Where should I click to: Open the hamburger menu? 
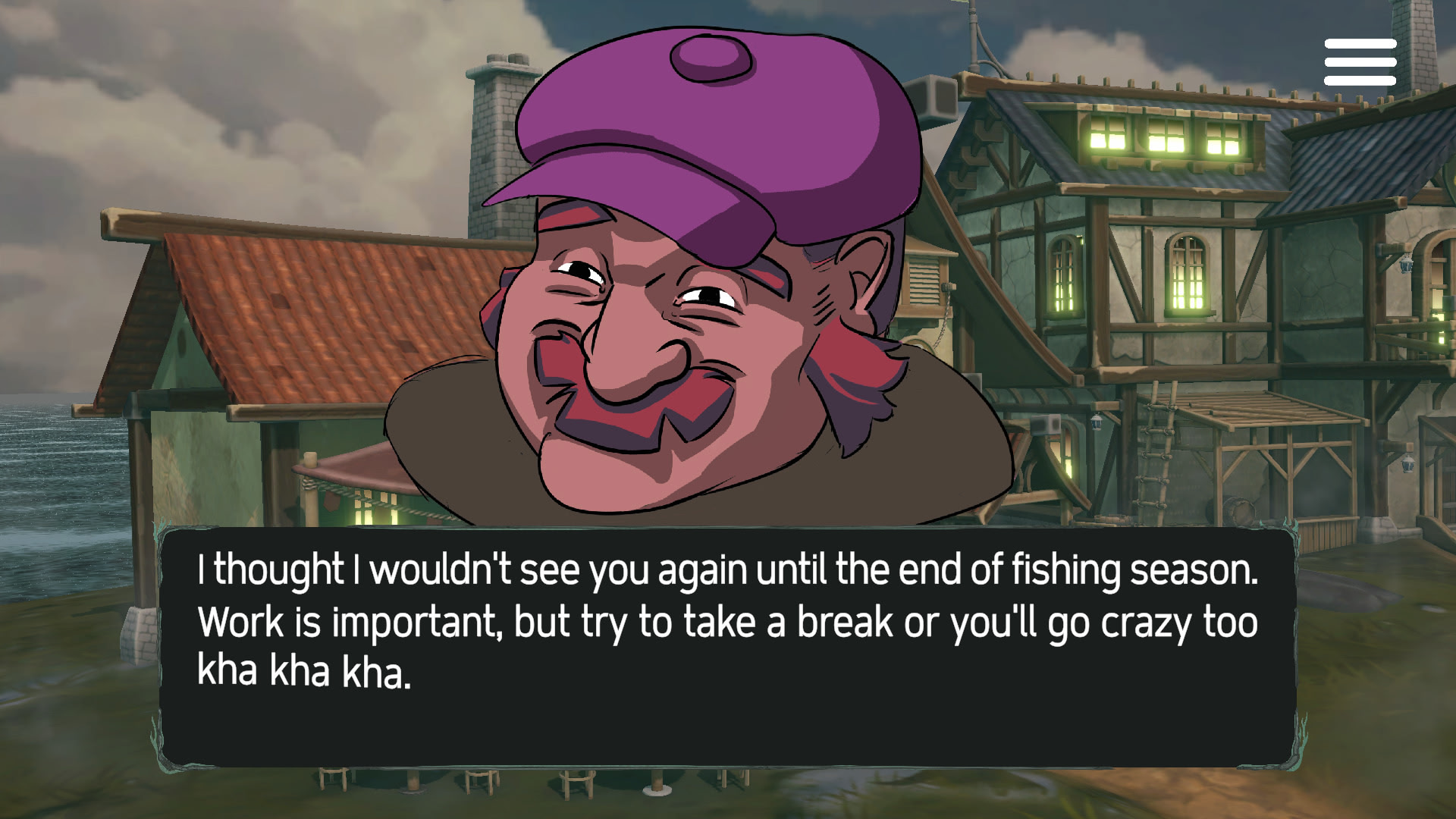[x=1360, y=61]
